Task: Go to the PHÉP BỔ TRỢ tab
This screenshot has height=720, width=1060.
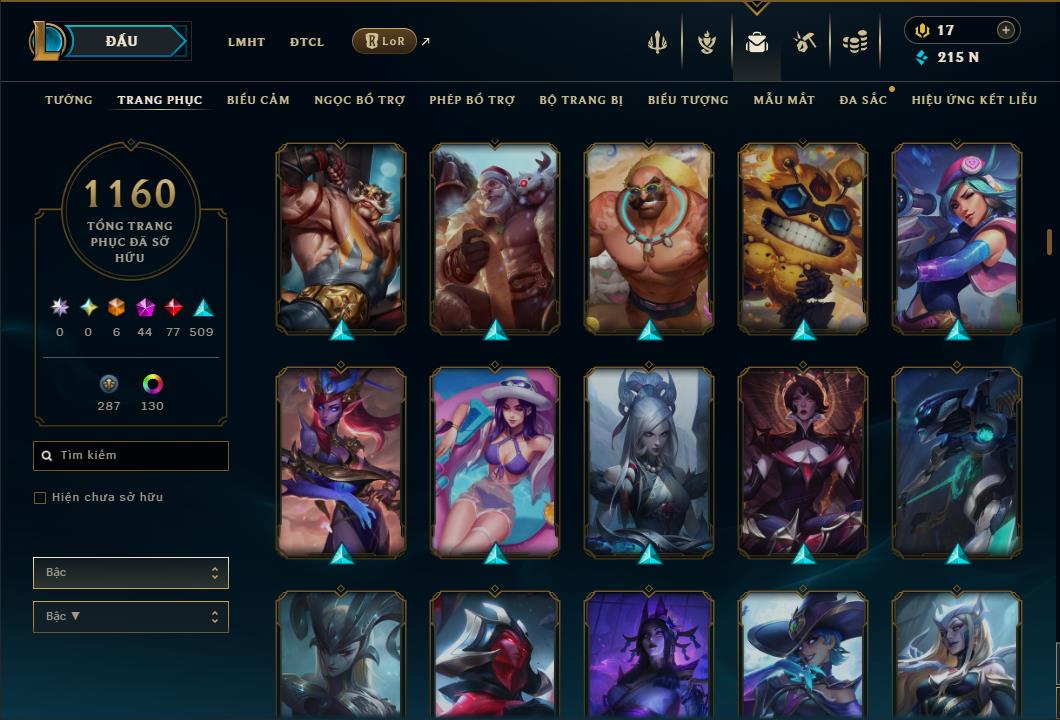Action: click(x=472, y=100)
